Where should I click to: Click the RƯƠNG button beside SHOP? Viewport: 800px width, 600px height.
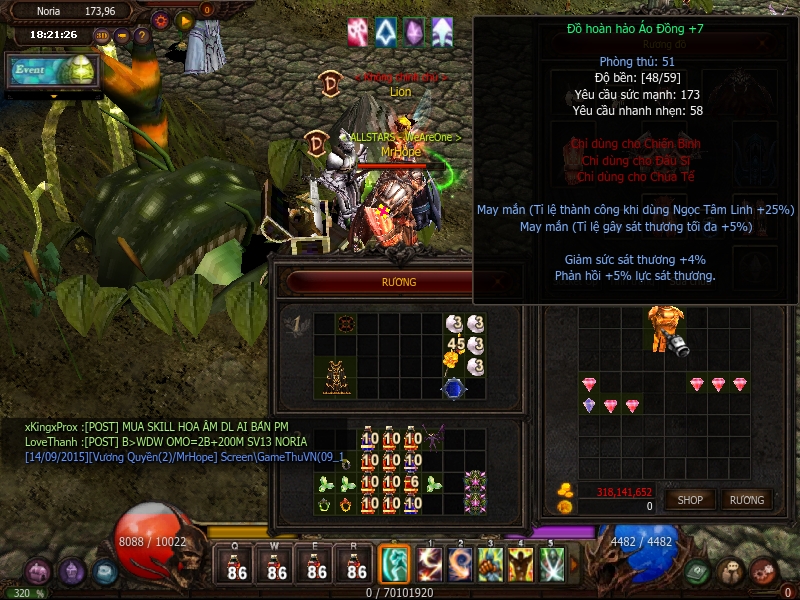coord(746,499)
